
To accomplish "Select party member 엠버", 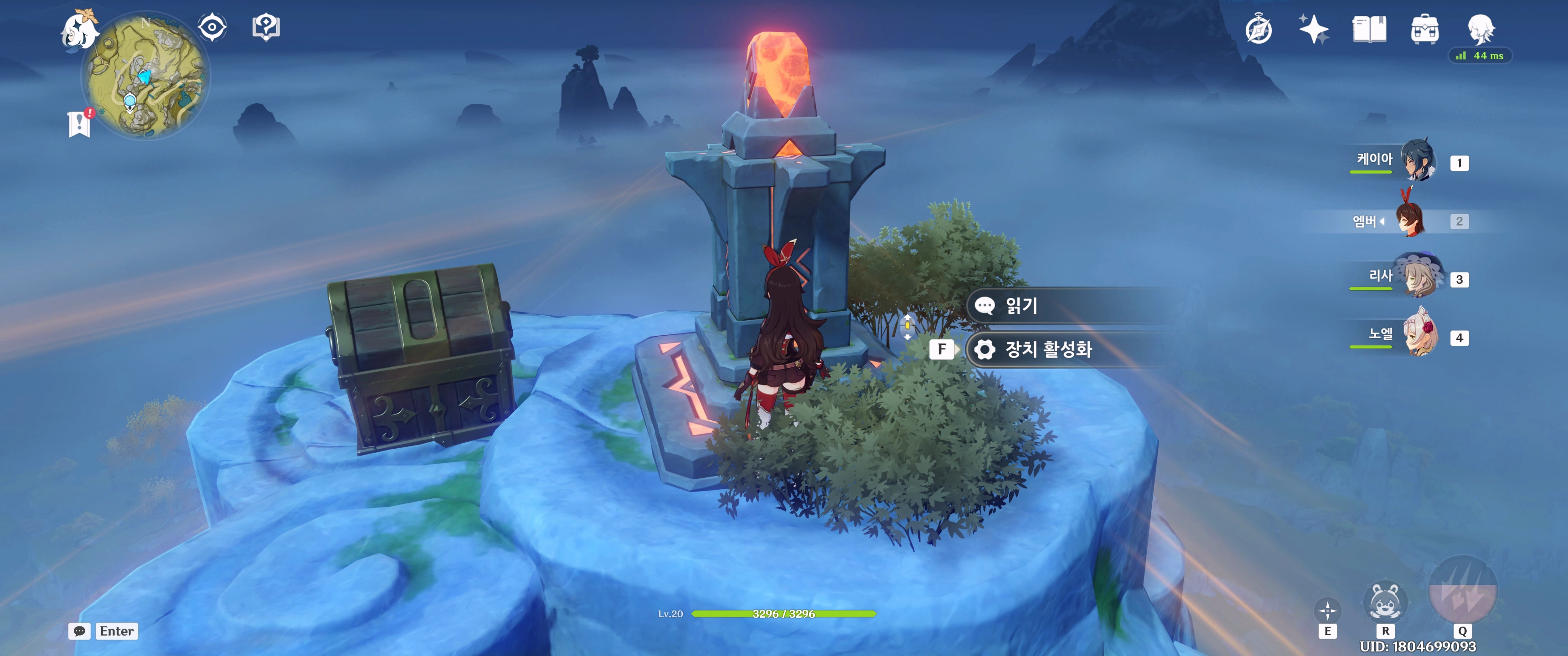I will [x=1410, y=220].
